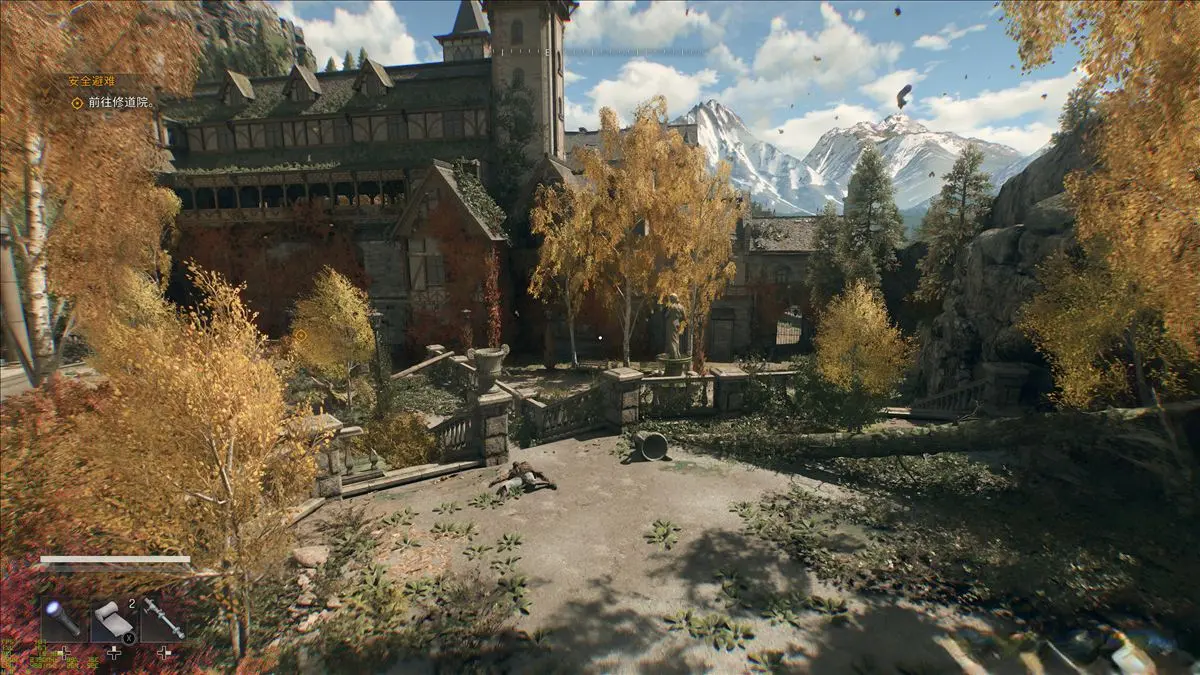Select the metal pipe weapon slot
Image resolution: width=1200 pixels, height=675 pixels.
(x=163, y=619)
